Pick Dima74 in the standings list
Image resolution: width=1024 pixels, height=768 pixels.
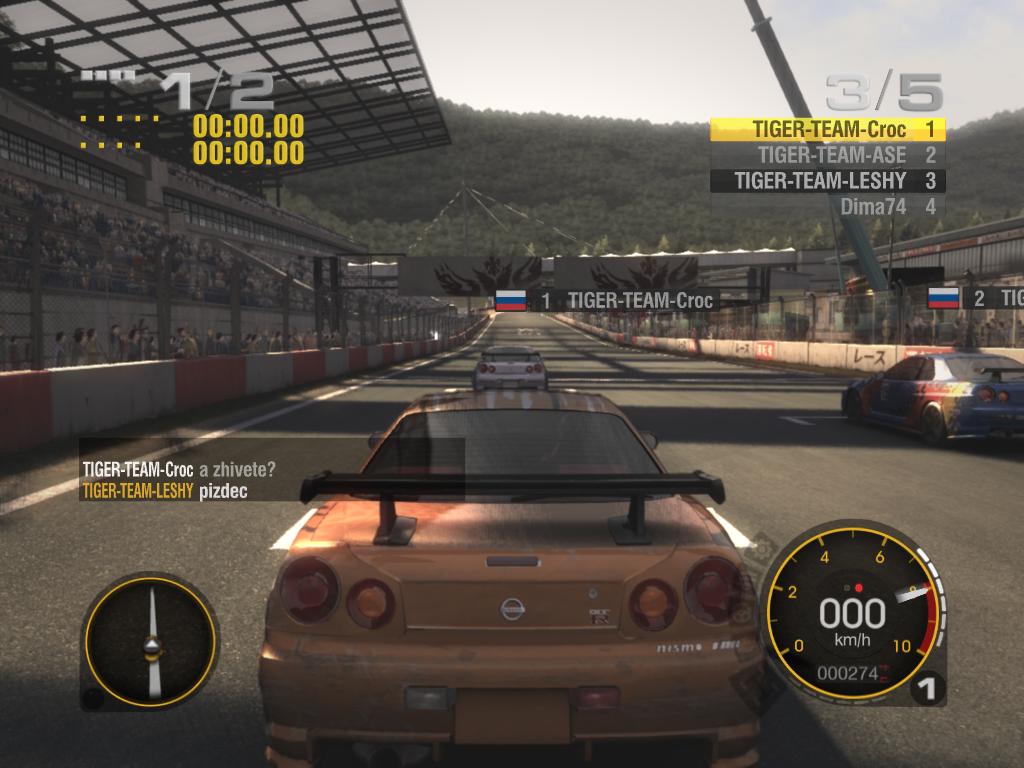pos(828,207)
